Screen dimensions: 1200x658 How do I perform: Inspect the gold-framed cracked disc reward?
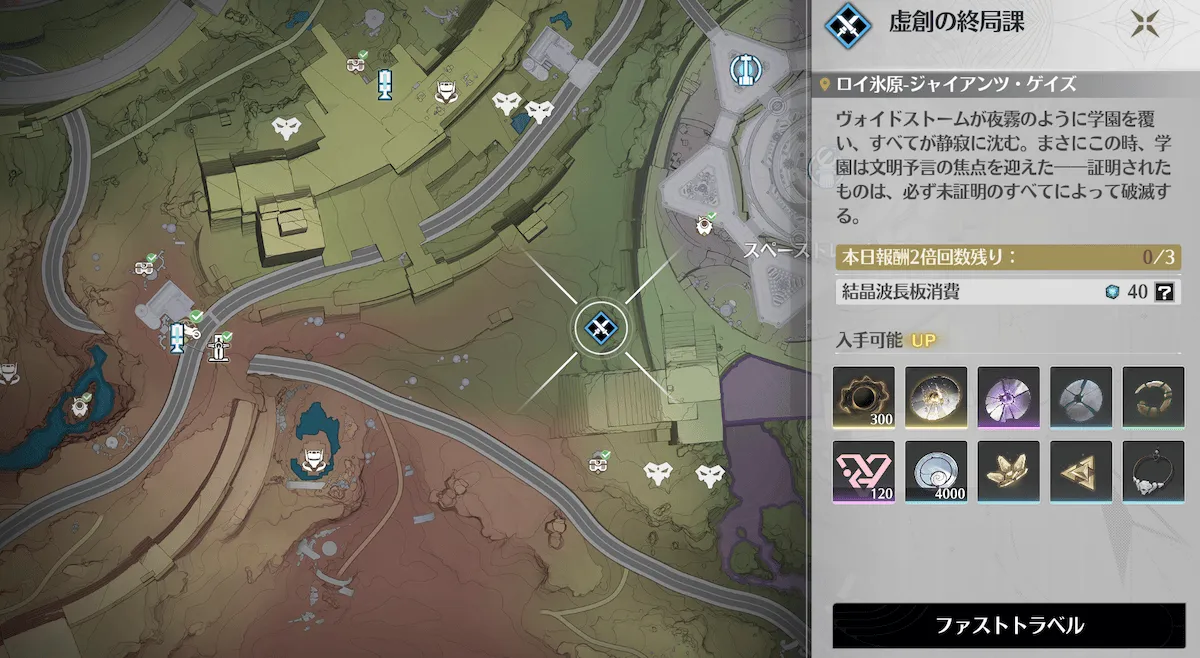pyautogui.click(x=936, y=397)
